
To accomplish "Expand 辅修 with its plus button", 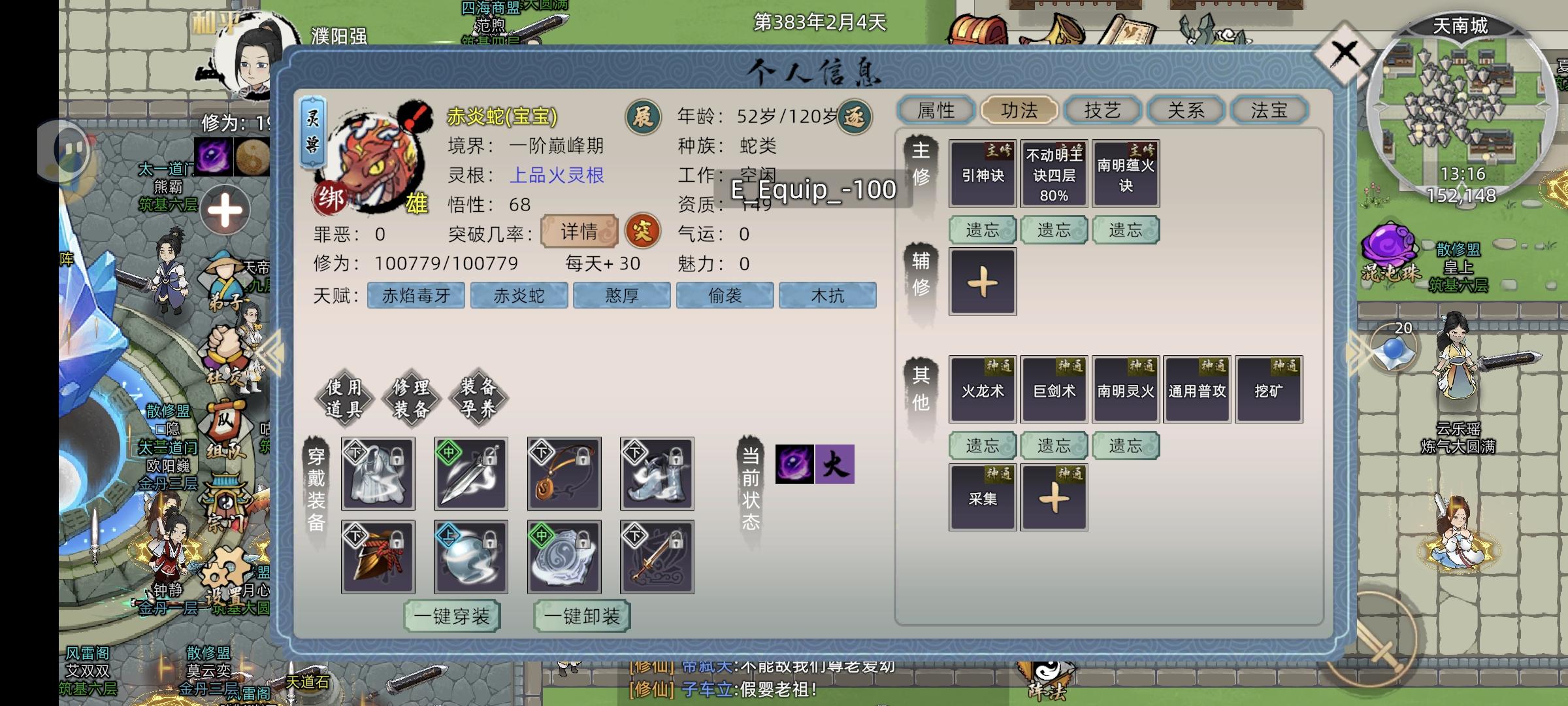I will [x=982, y=281].
